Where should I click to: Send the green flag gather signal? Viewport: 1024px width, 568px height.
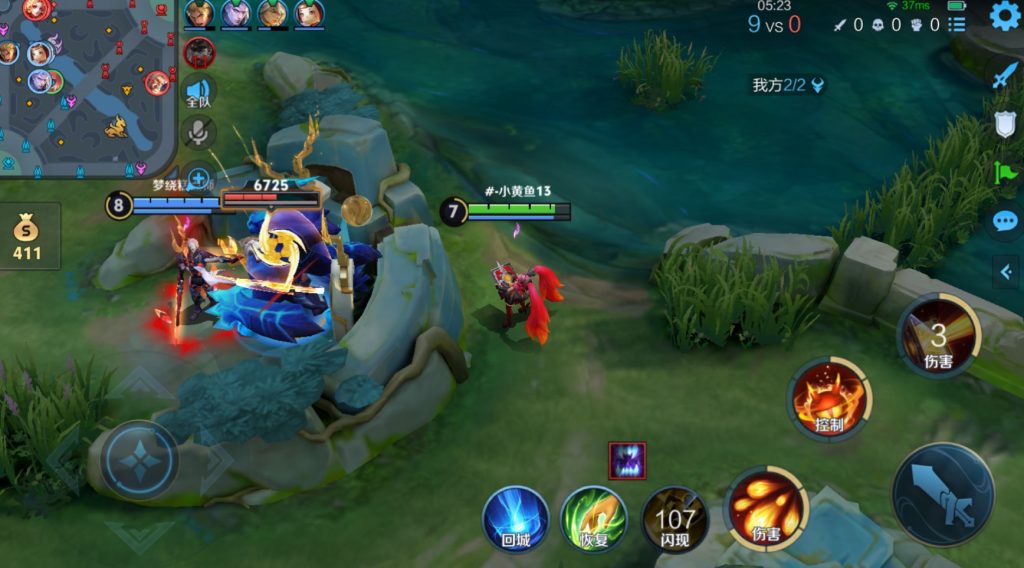tap(1004, 172)
